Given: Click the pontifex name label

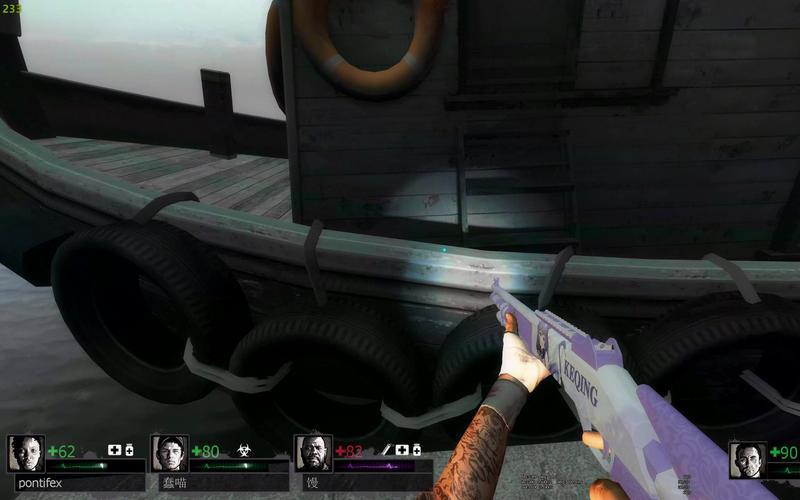Looking at the screenshot, I should tap(40, 482).
